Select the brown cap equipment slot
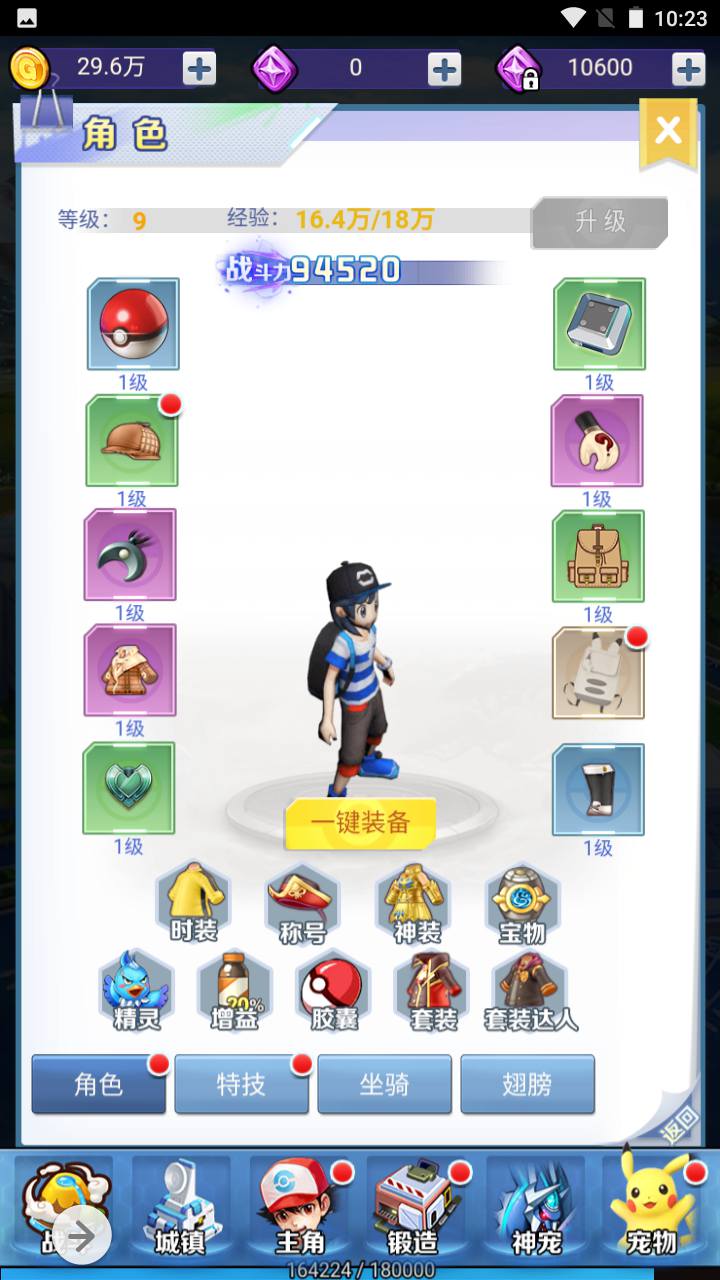Screen dimensions: 720x1280 pos(132,441)
